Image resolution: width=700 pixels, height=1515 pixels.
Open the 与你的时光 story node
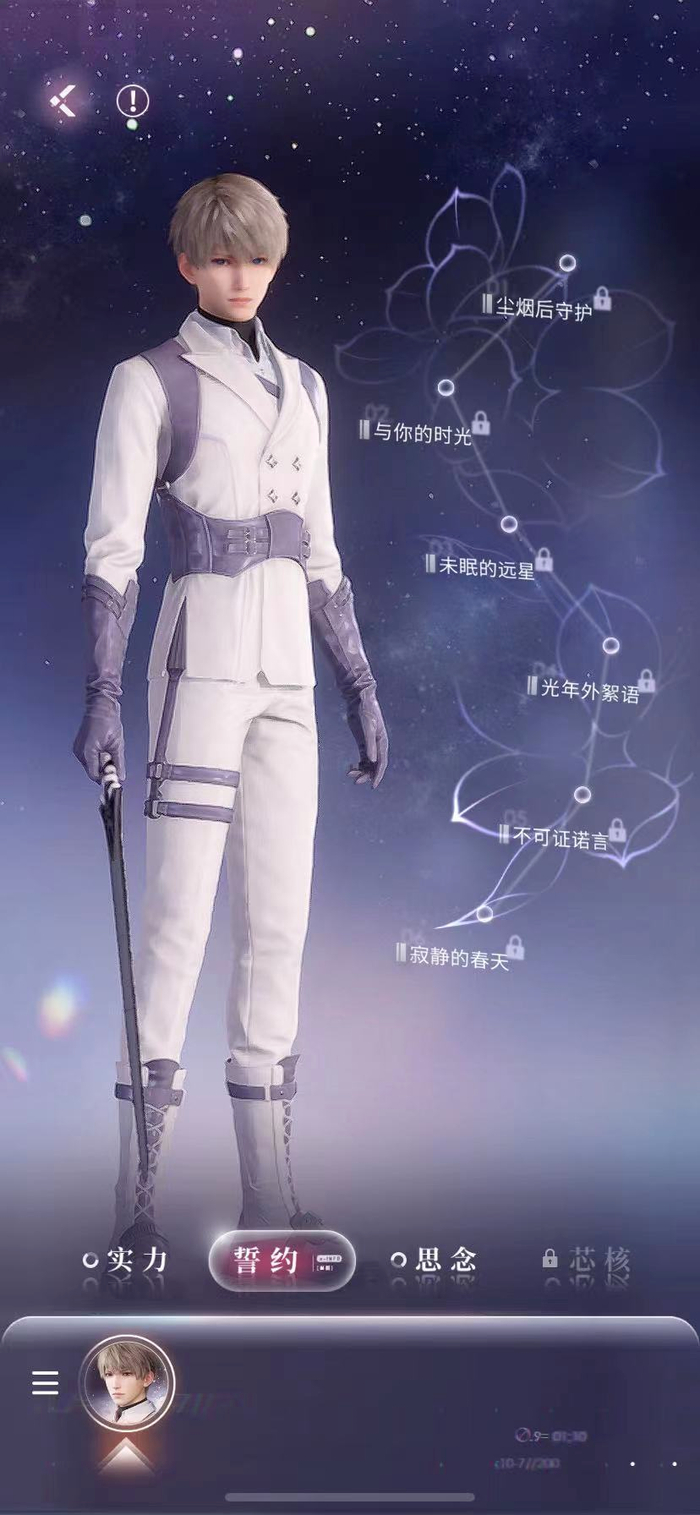pyautogui.click(x=422, y=432)
